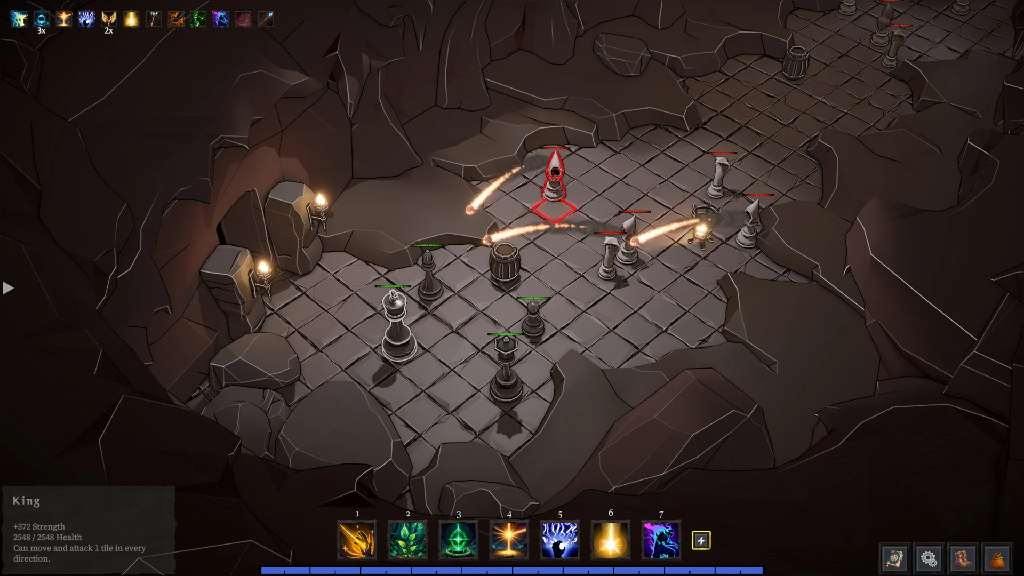Use the green leaves ability in slot 2

coord(408,540)
